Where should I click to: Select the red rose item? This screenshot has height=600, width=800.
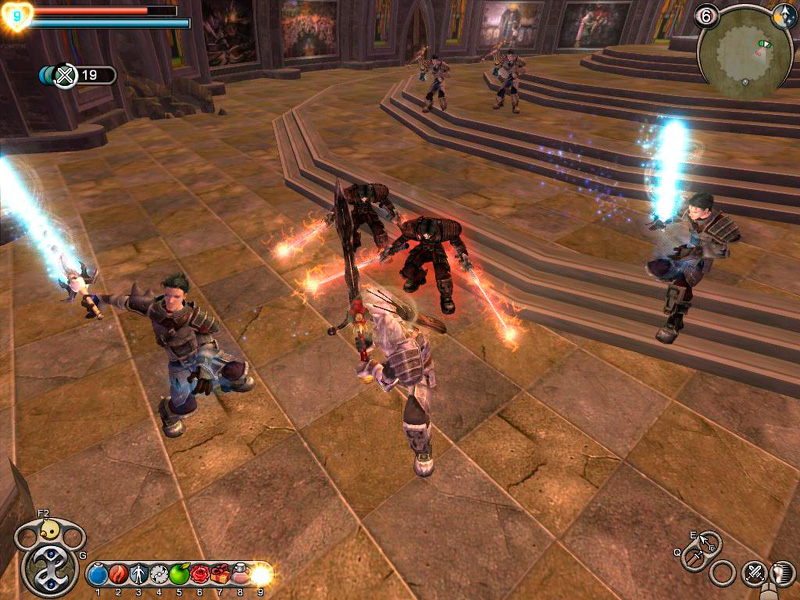[x=199, y=574]
